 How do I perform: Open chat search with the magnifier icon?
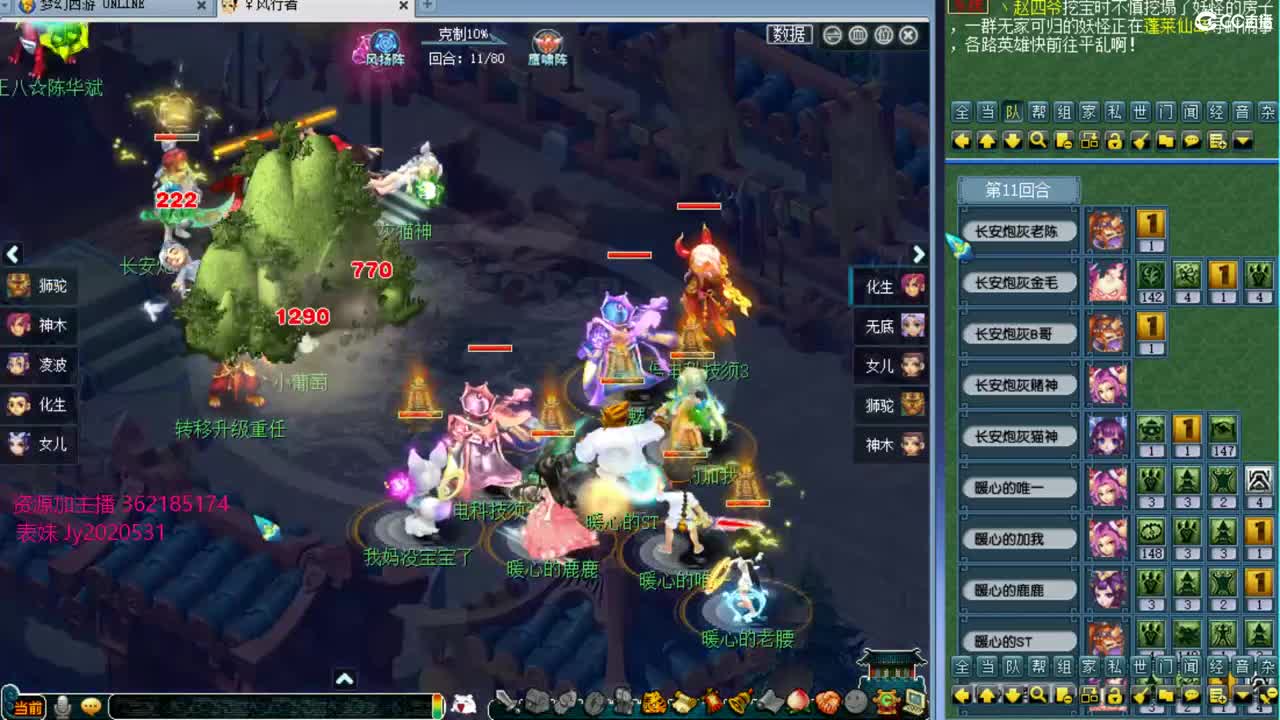[1039, 142]
